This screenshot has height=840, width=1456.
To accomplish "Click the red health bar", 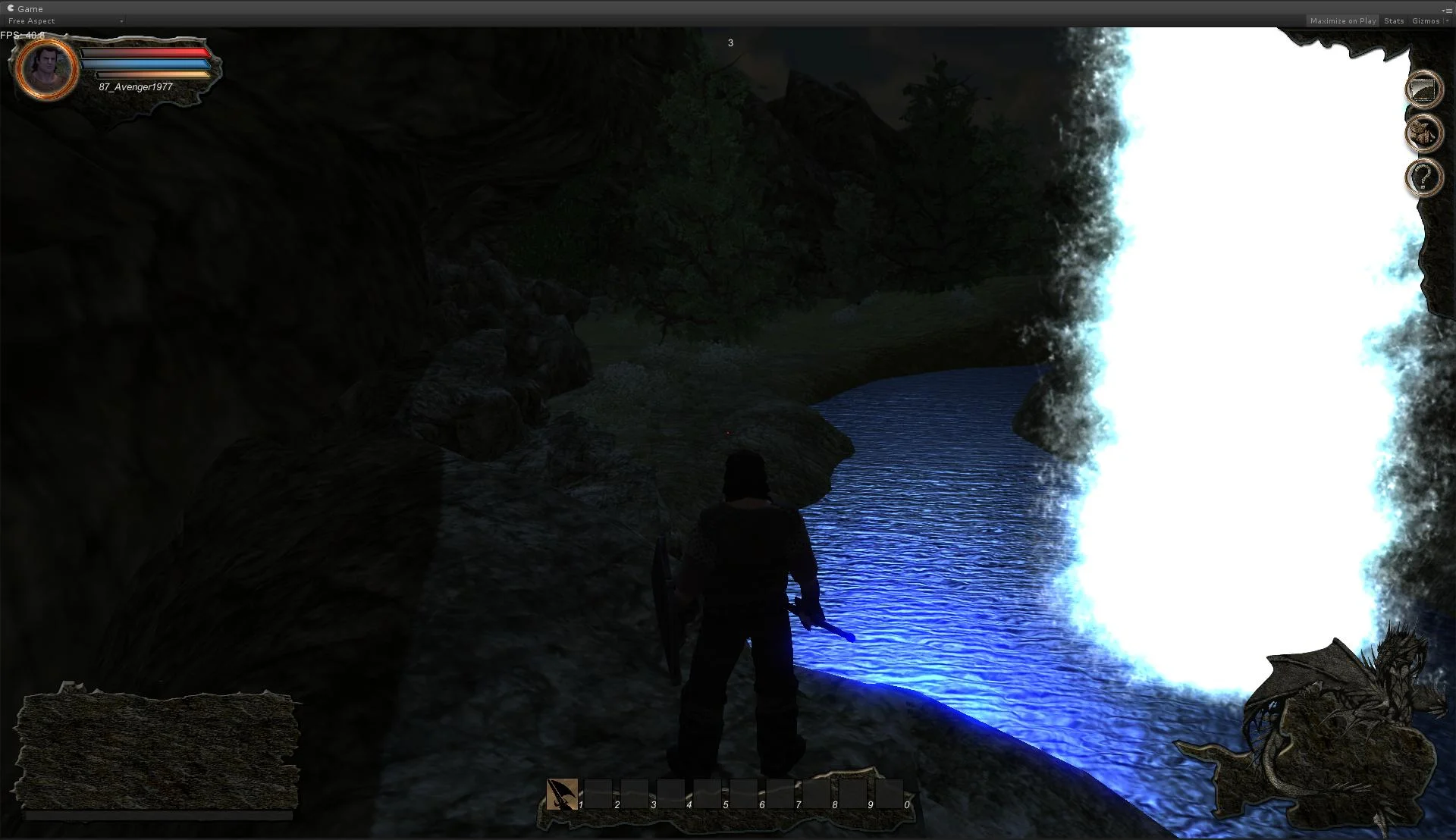I will tap(146, 52).
